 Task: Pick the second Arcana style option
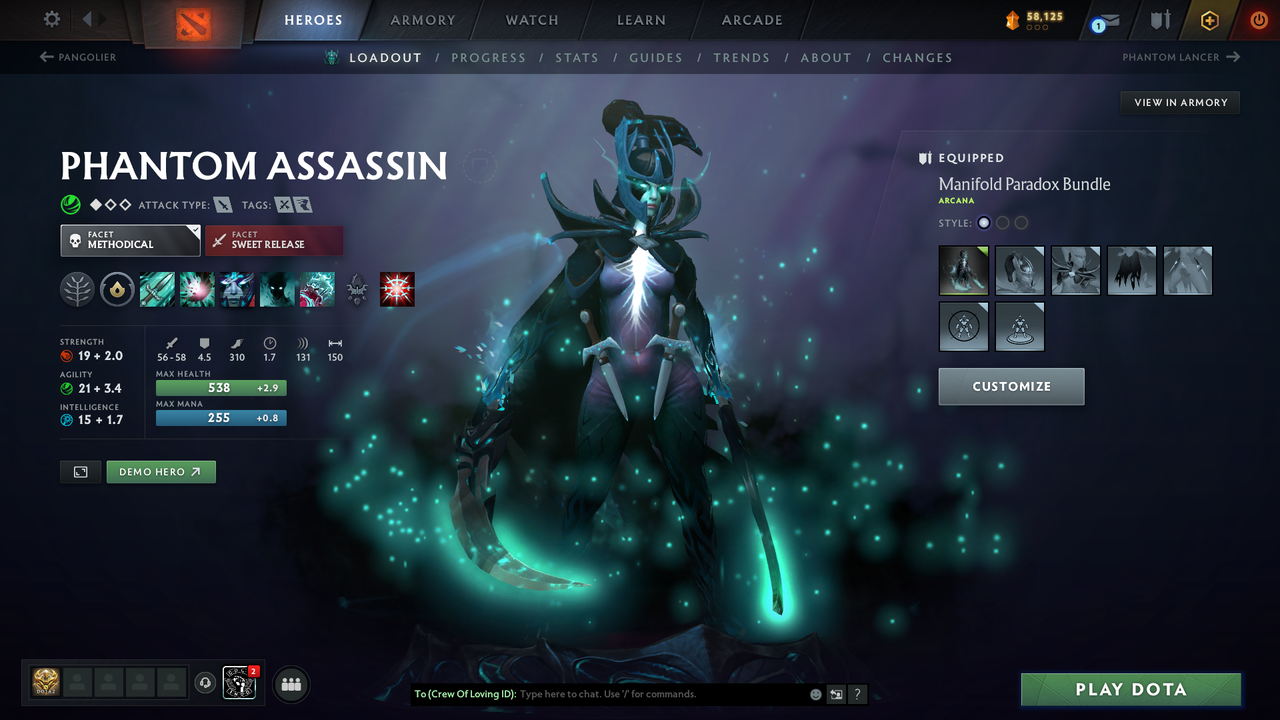coord(1002,222)
